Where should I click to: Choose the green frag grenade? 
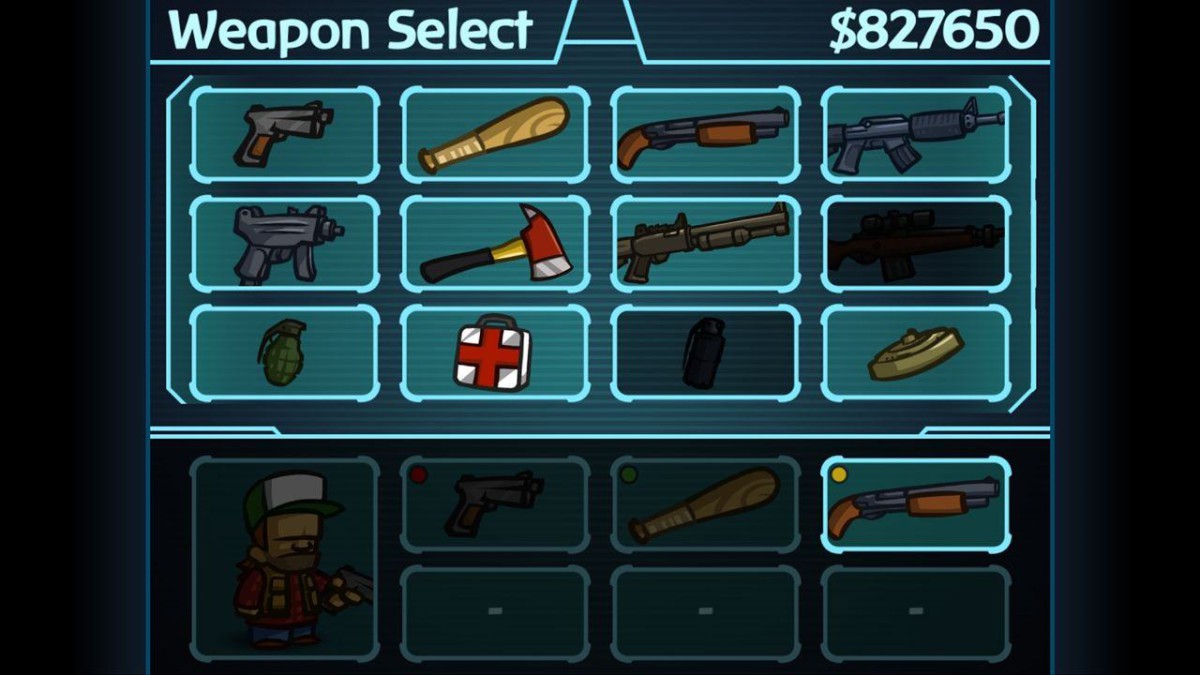click(x=284, y=352)
